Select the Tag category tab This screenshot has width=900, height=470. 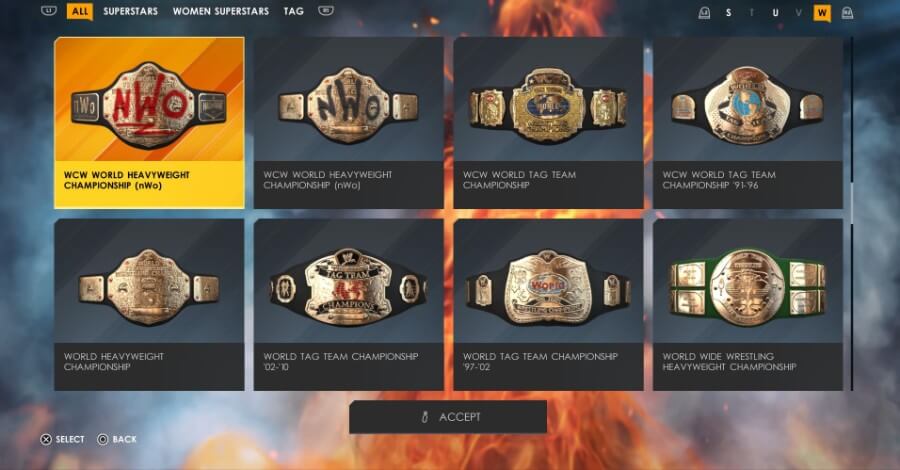point(293,12)
